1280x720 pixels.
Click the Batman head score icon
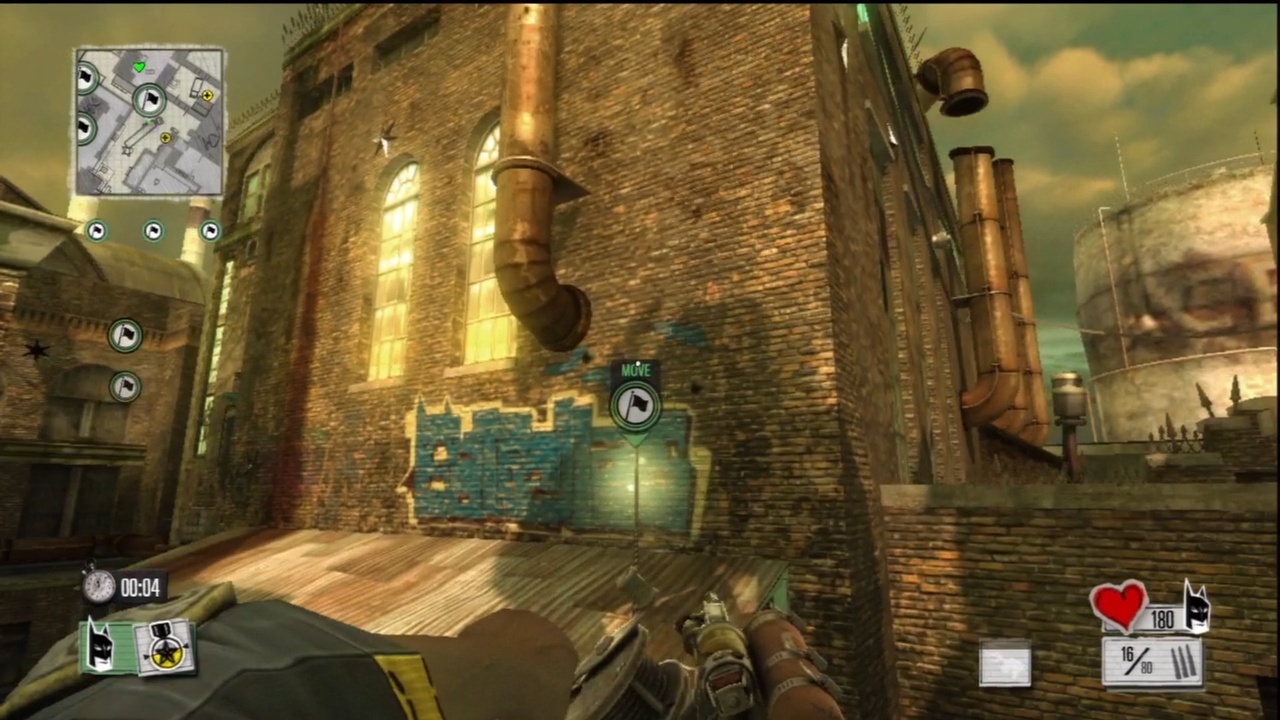click(x=100, y=645)
